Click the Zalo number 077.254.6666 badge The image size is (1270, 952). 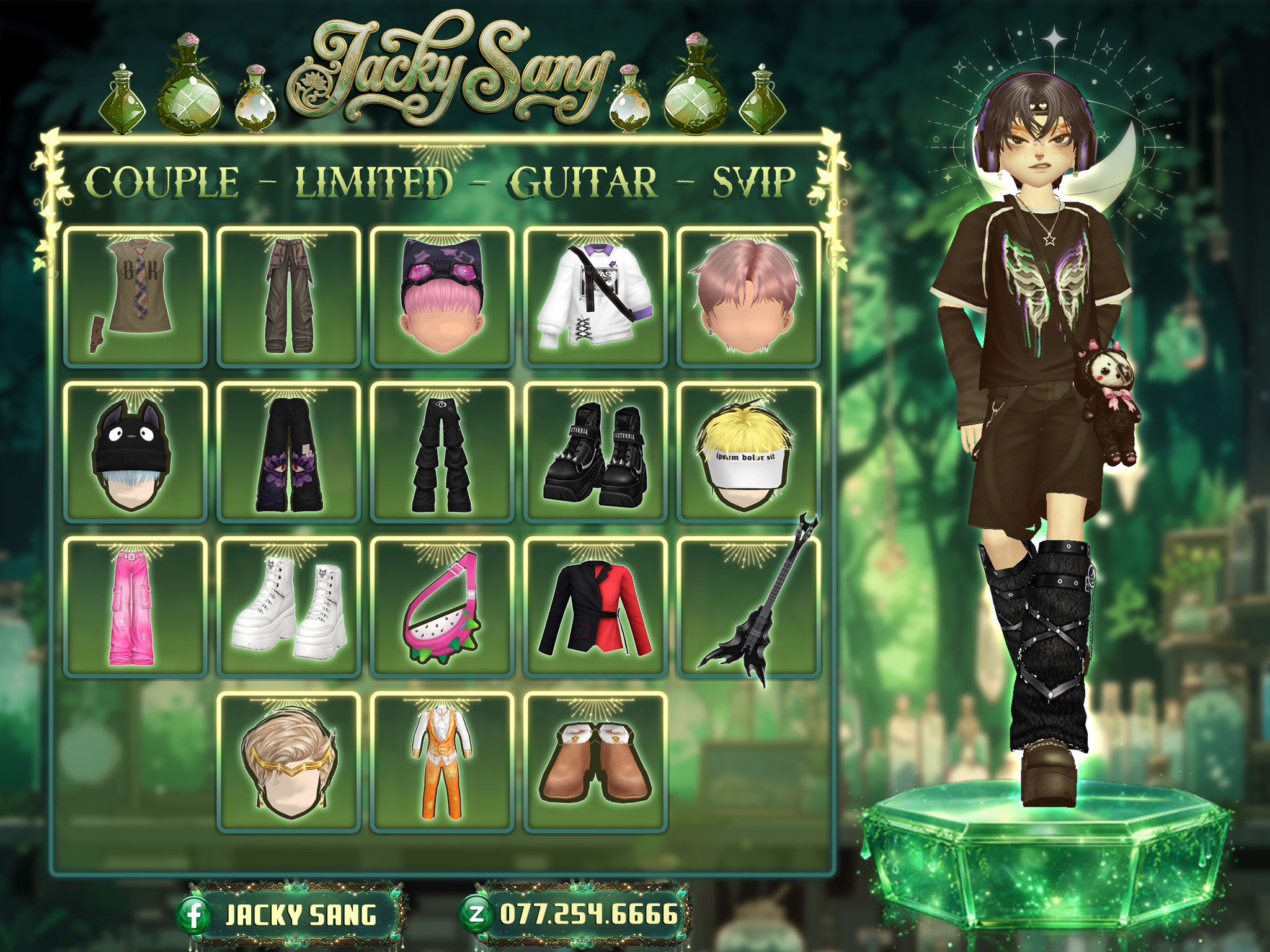(577, 914)
